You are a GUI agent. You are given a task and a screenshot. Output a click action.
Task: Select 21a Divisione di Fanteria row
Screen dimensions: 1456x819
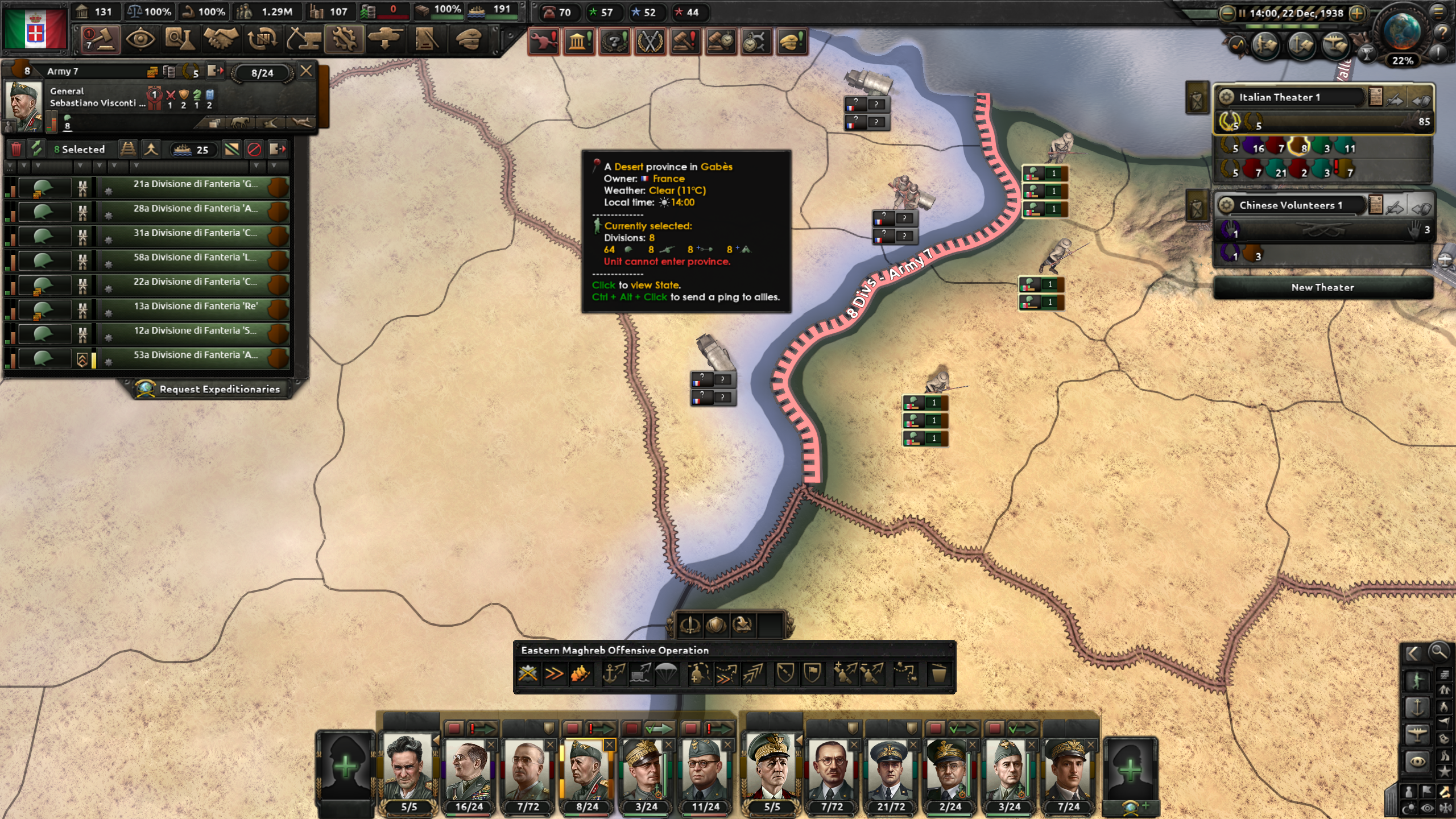click(192, 184)
